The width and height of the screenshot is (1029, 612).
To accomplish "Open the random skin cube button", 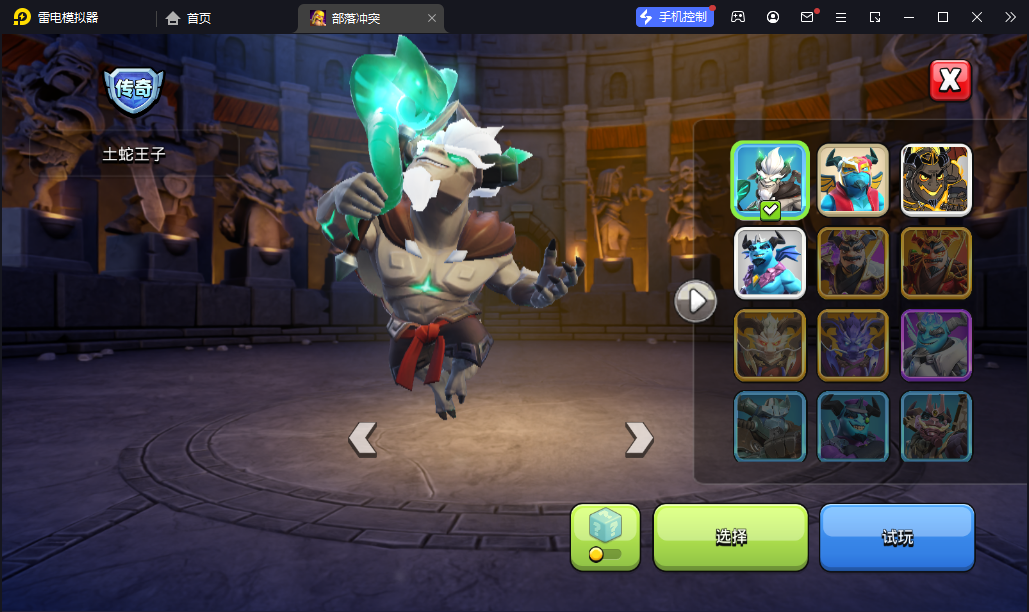I will click(x=605, y=537).
